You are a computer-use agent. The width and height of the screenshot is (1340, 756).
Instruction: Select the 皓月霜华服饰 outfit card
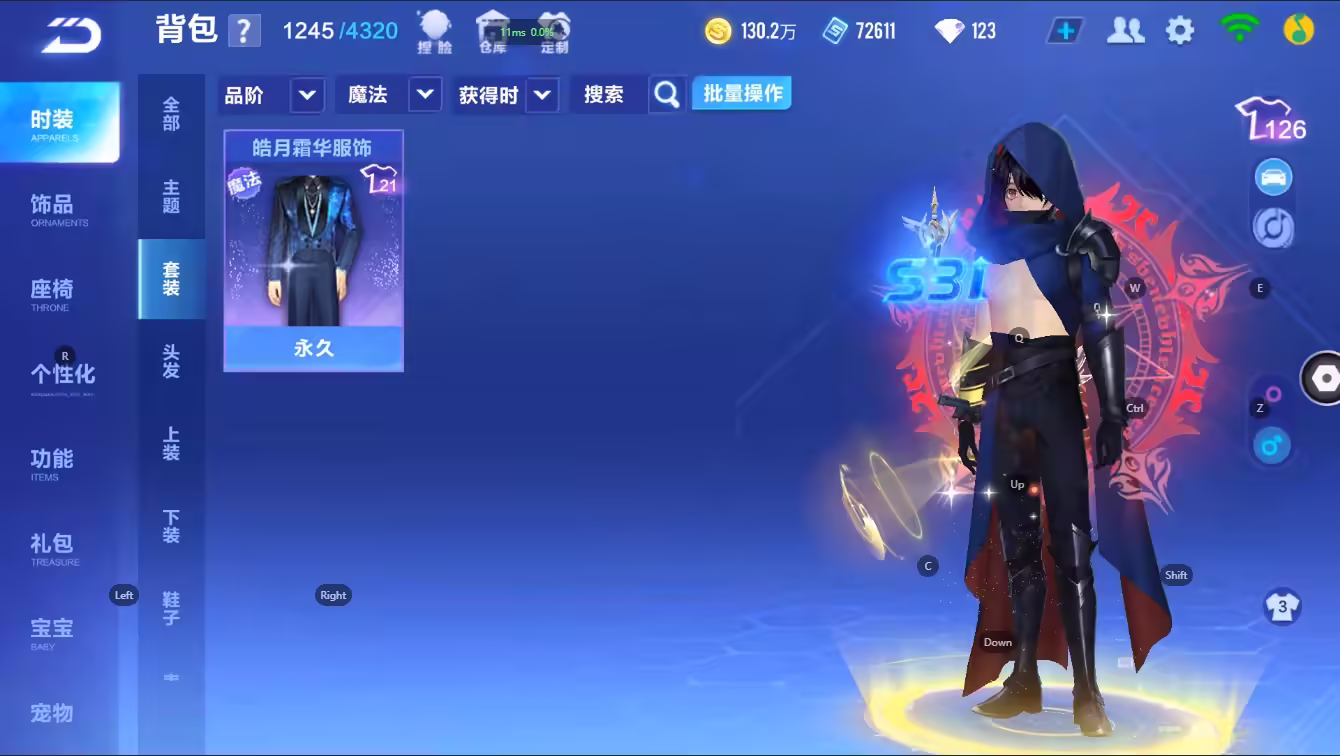coord(313,250)
